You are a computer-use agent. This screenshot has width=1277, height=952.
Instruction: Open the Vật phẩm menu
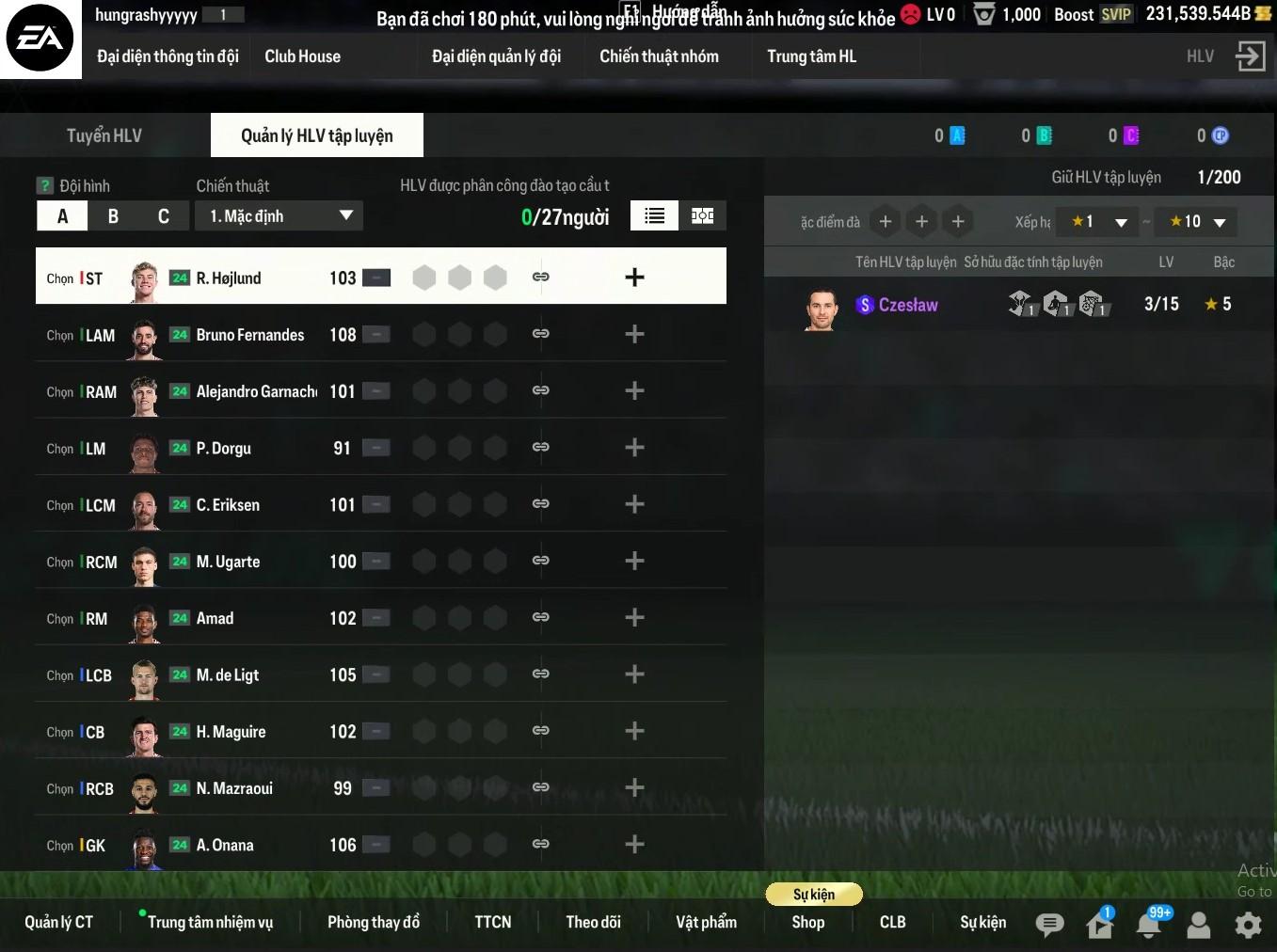pos(706,922)
